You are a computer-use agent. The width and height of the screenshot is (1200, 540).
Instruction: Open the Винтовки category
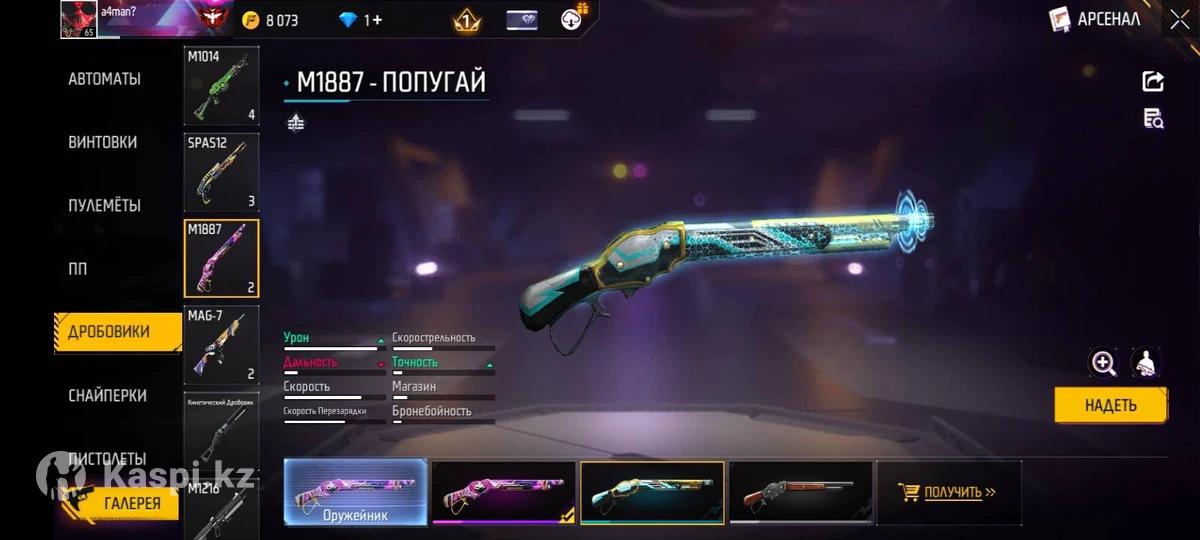[x=103, y=142]
